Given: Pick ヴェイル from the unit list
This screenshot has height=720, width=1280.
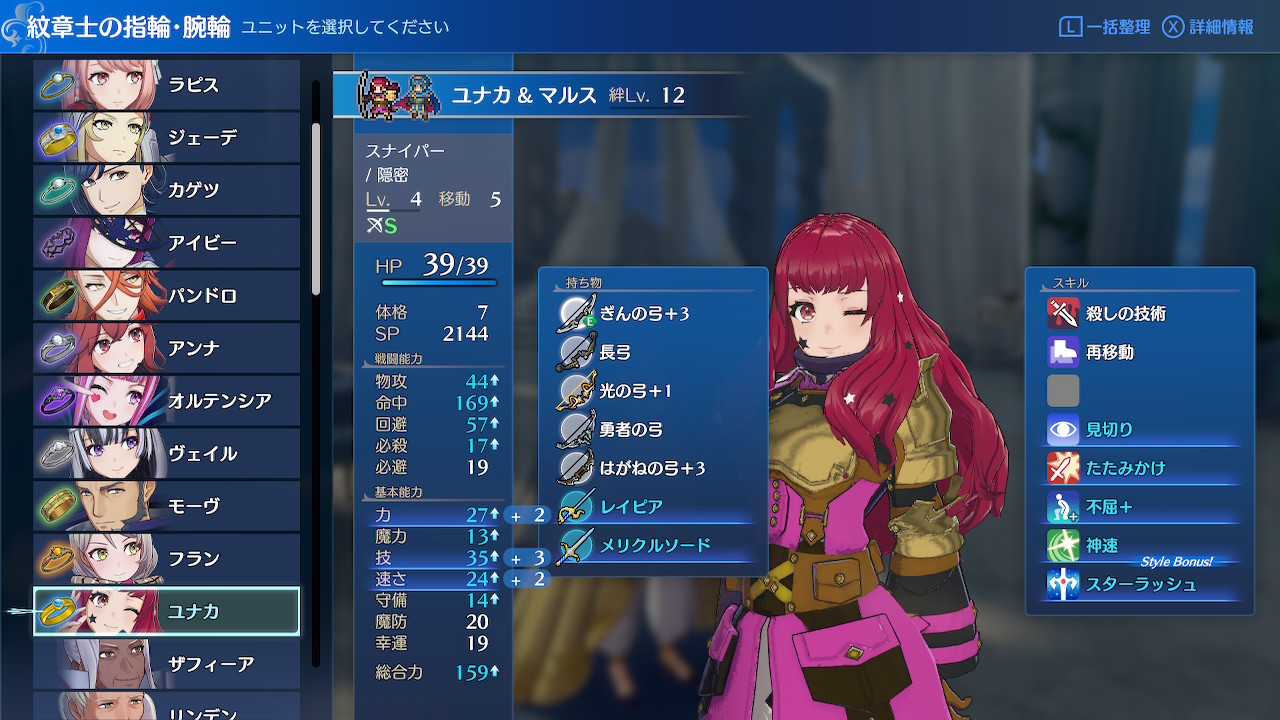Looking at the screenshot, I should click(166, 454).
